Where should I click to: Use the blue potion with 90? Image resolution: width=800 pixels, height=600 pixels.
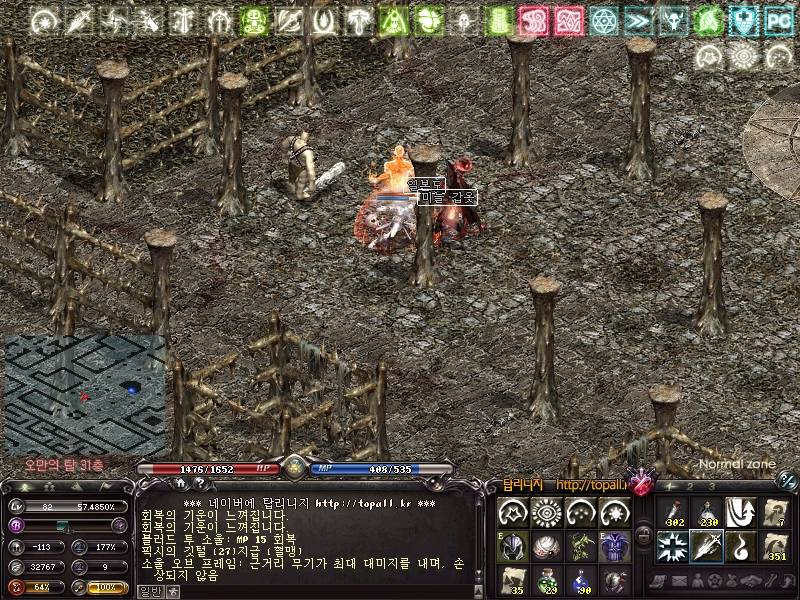pos(581,579)
